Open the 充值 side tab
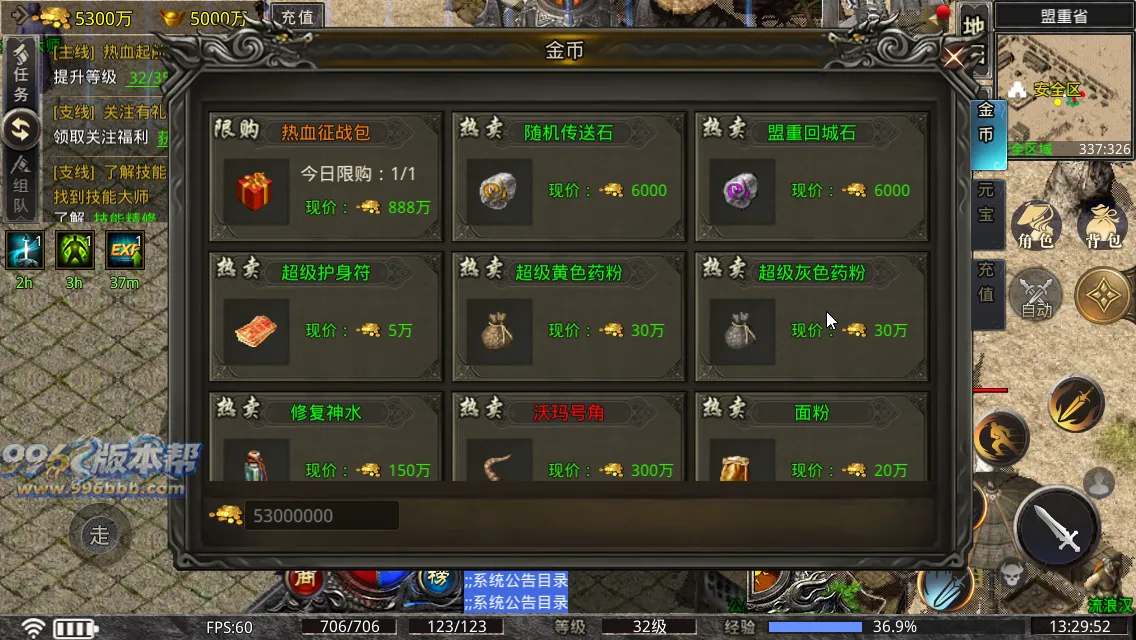Image resolution: width=1136 pixels, height=640 pixels. click(988, 283)
